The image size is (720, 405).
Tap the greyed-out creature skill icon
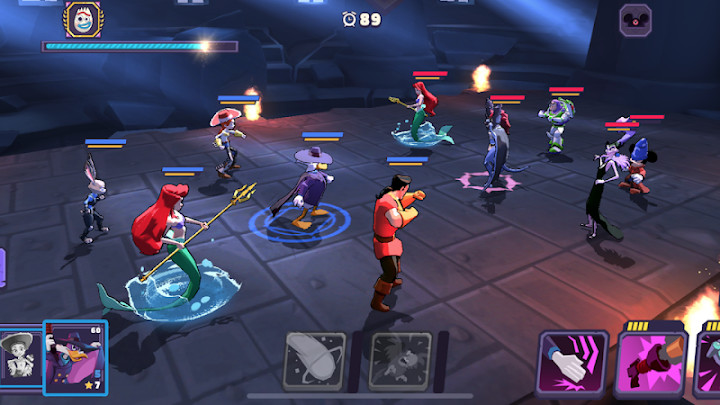coord(400,360)
